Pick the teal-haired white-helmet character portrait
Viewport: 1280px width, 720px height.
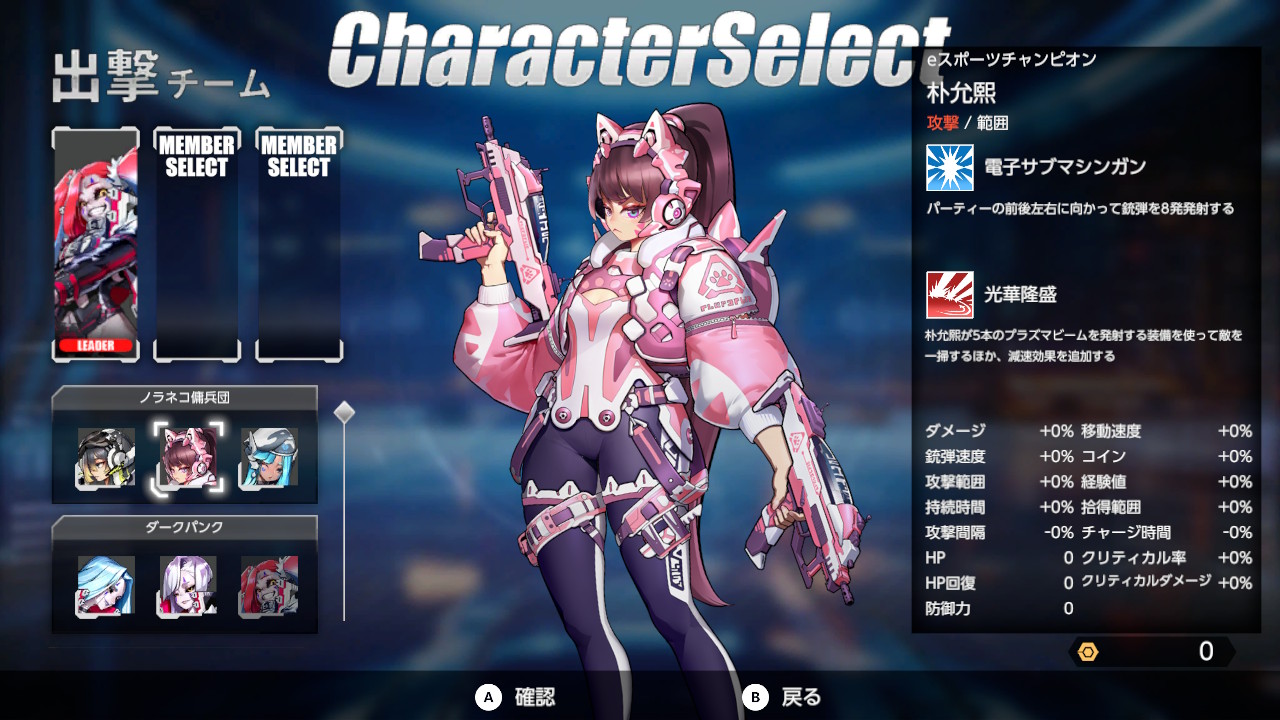click(x=269, y=458)
